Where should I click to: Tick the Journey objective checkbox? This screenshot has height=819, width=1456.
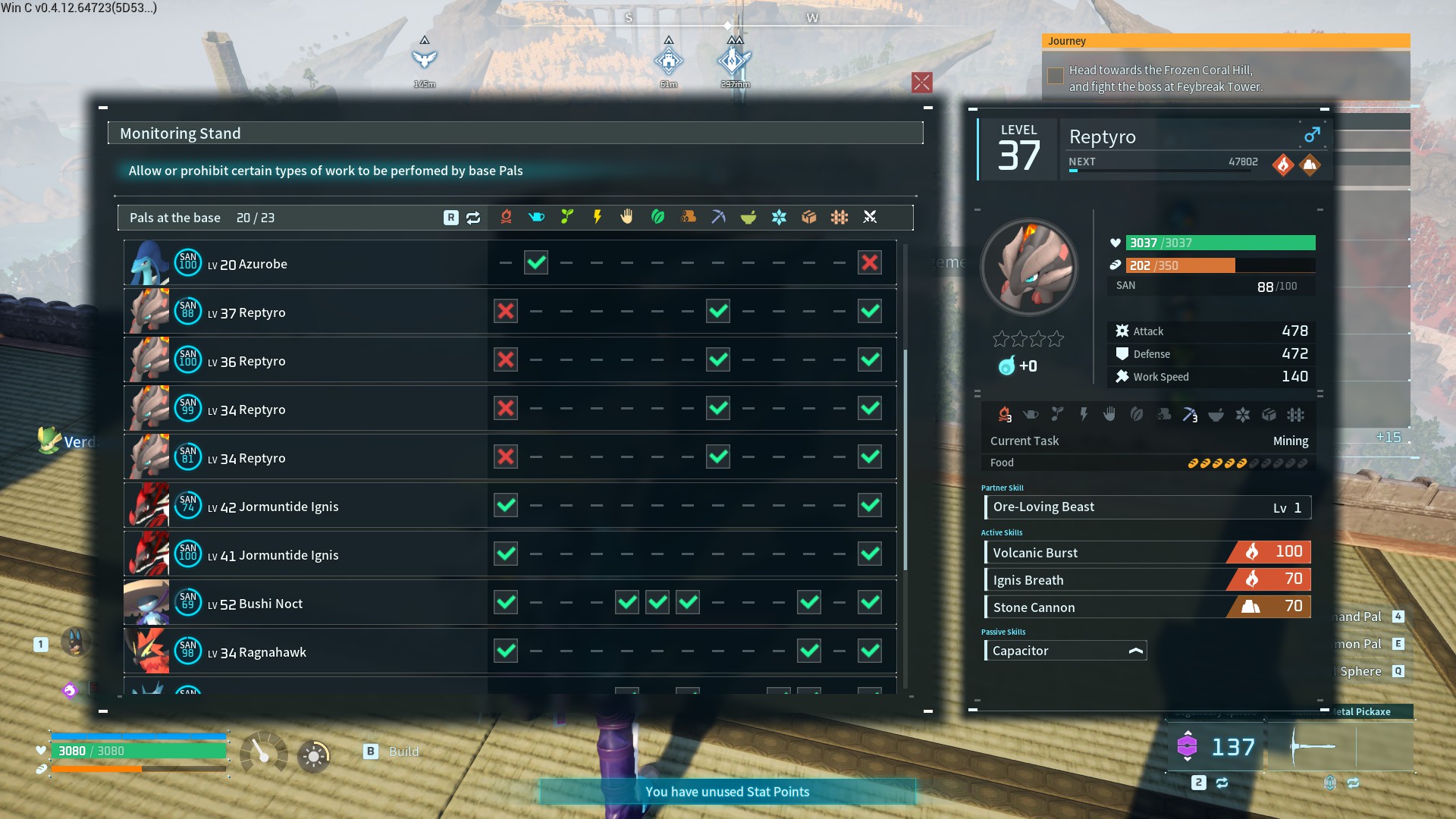[1055, 76]
